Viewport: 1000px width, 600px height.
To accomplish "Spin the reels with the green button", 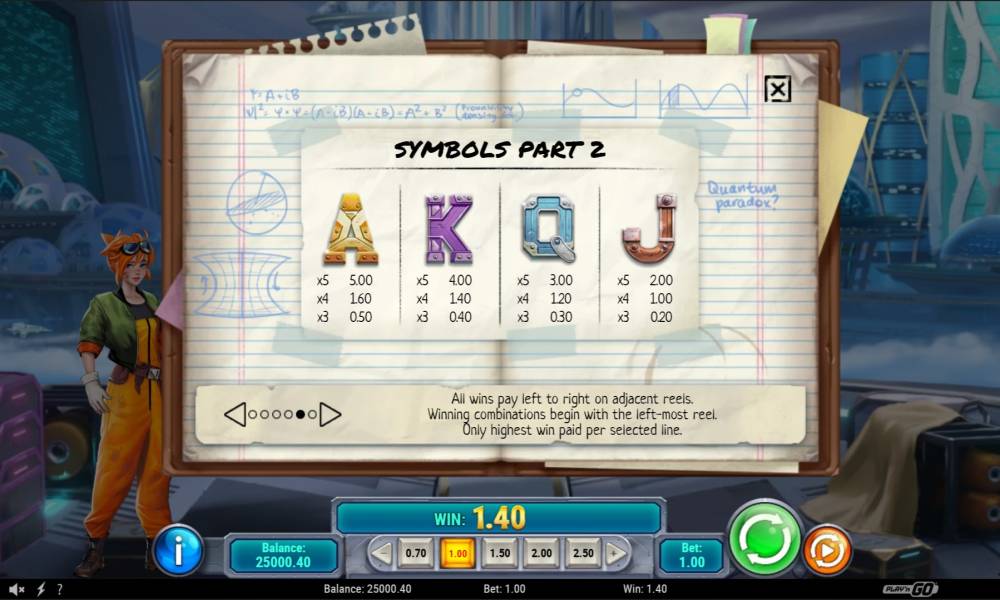I will tap(765, 538).
